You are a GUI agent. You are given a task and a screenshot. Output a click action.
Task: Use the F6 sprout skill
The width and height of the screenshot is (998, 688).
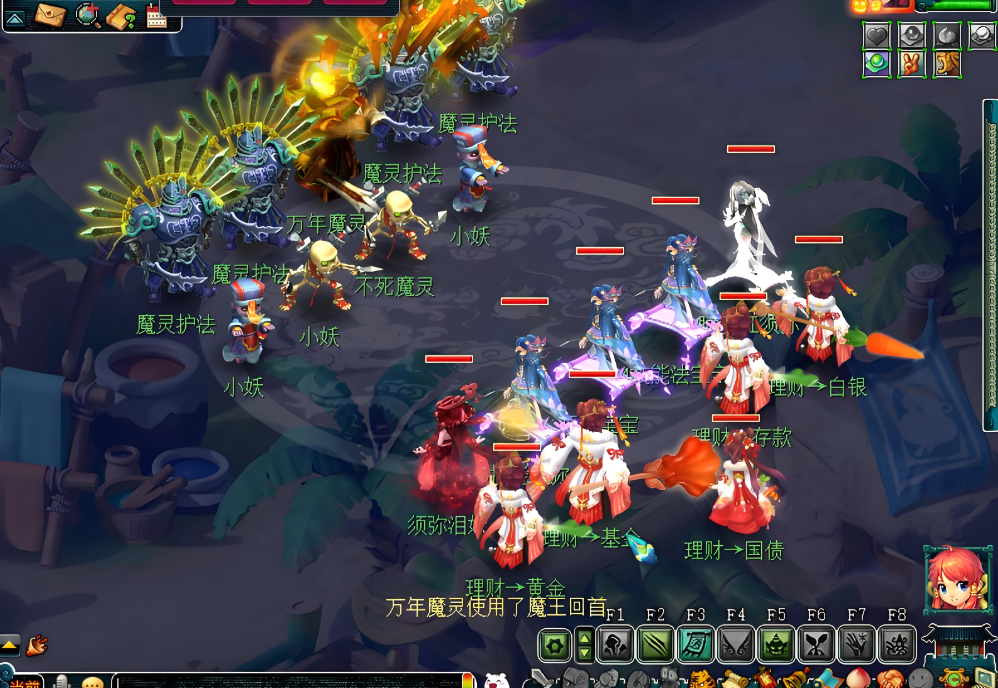pos(816,645)
